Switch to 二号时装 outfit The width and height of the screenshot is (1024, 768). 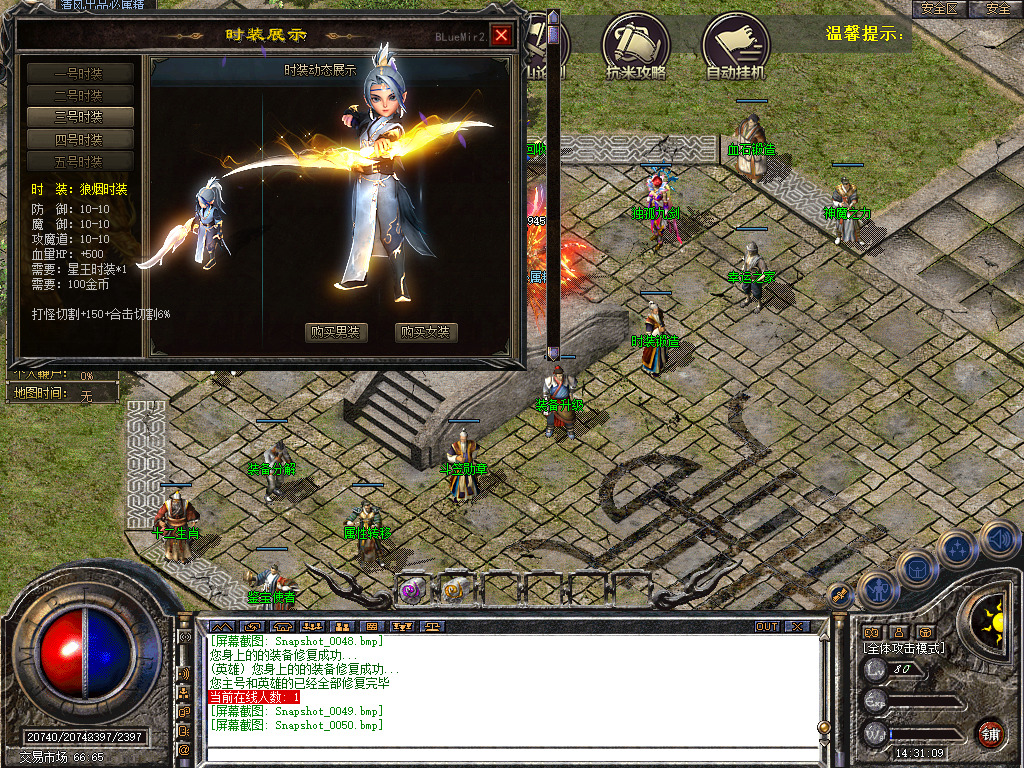79,95
